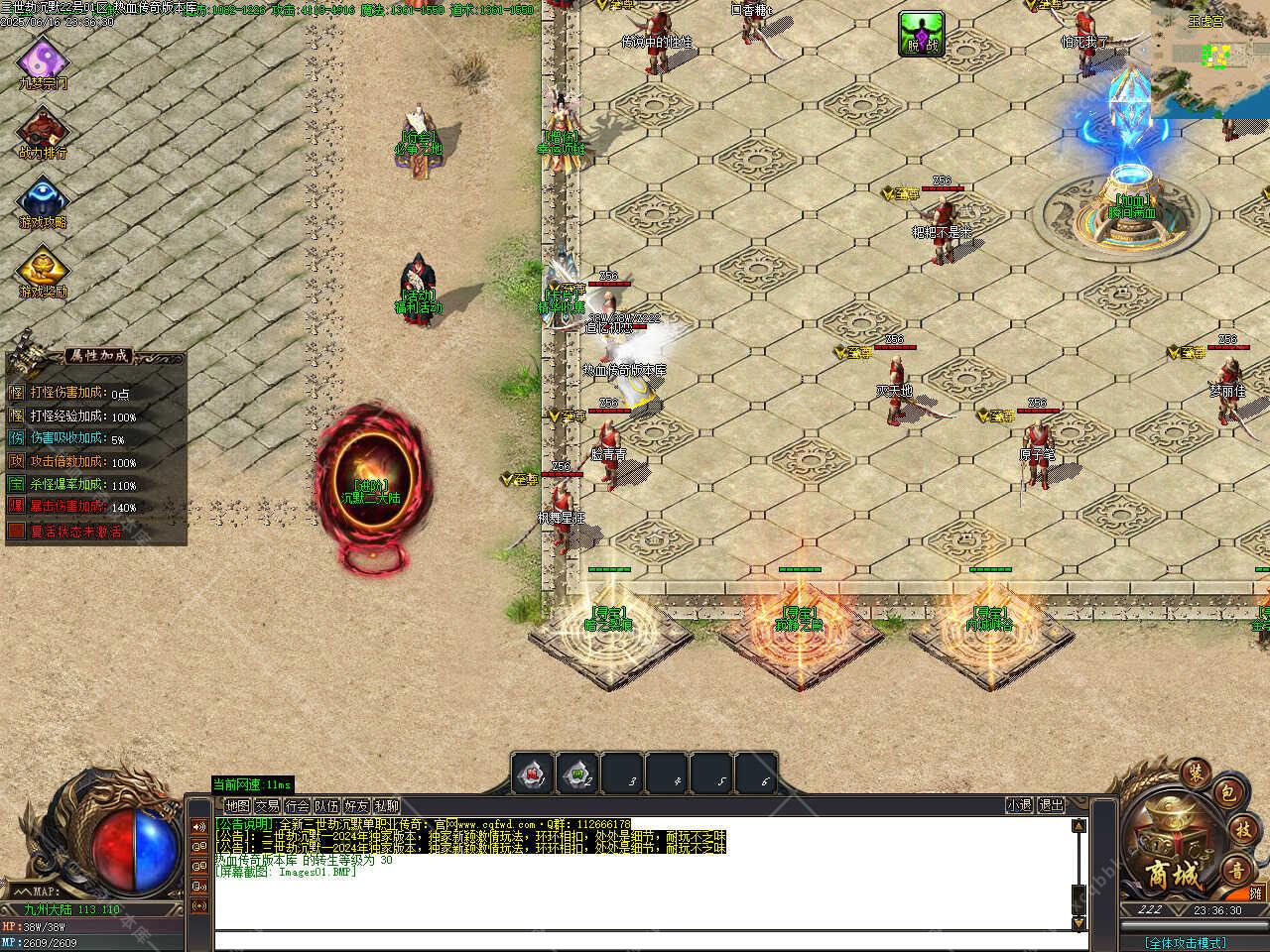Open the 游戏攻略 game guide icon
Screen dimensions: 1270x952
pos(43,201)
